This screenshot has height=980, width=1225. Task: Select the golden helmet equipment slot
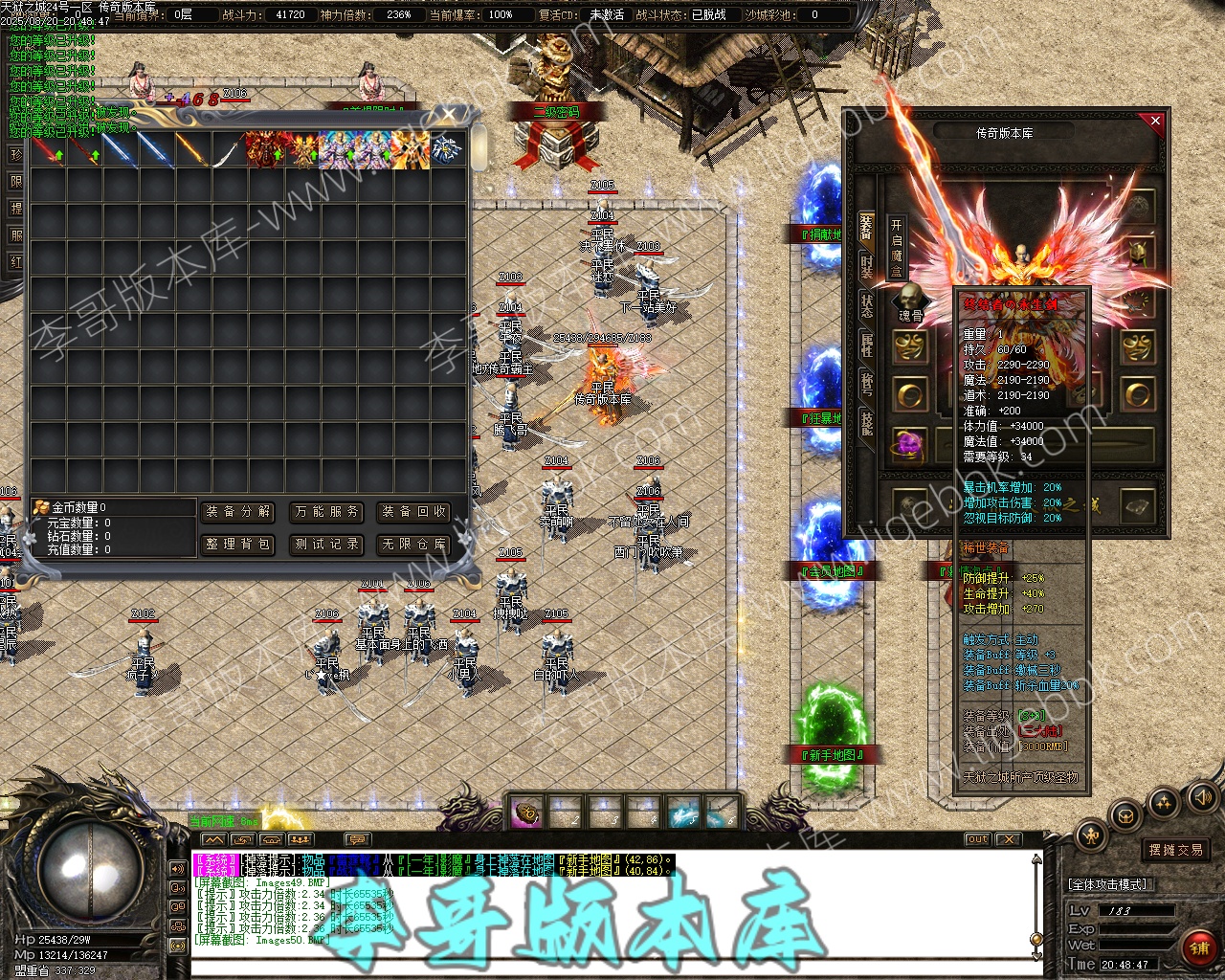click(x=1138, y=253)
